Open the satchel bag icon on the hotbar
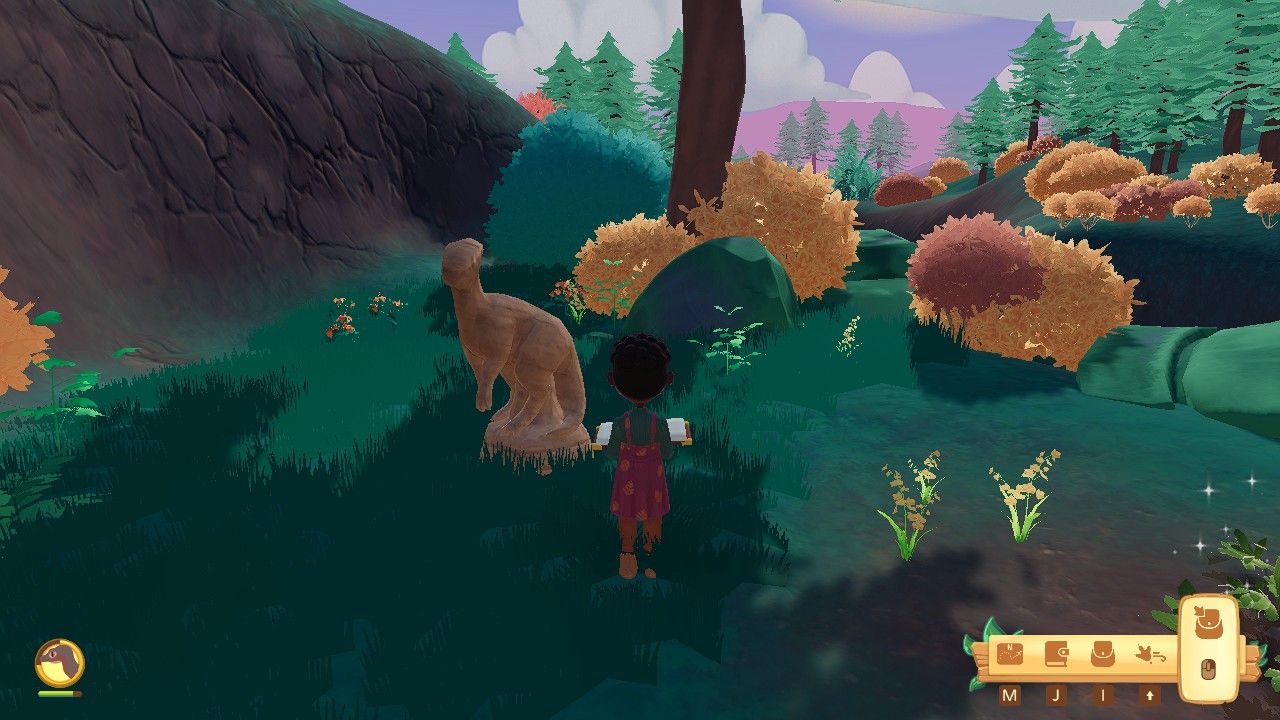 click(1102, 653)
